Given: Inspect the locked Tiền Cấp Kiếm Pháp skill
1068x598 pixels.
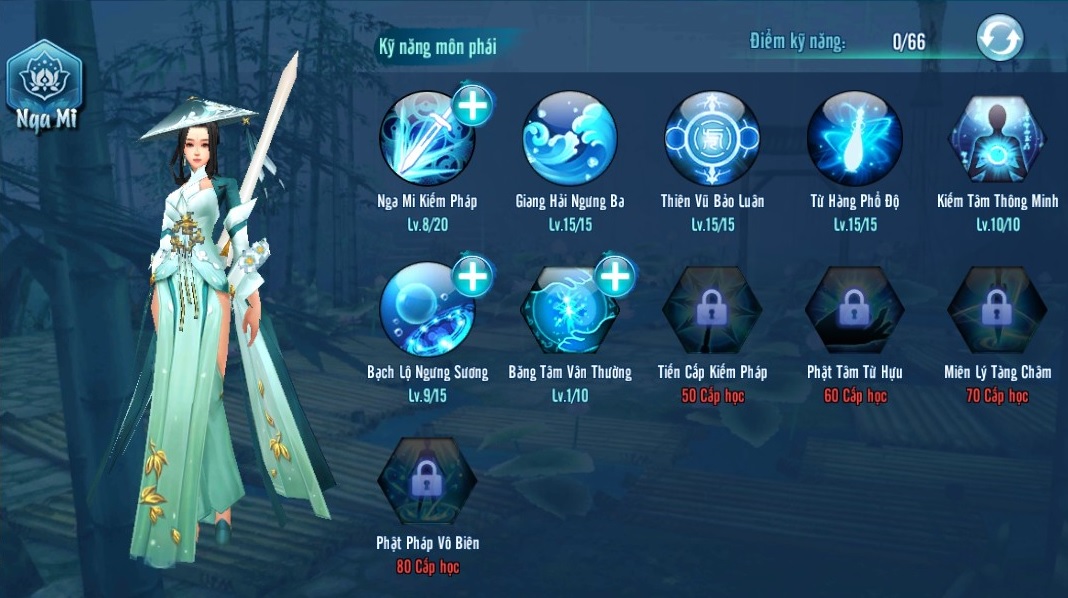Looking at the screenshot, I should (x=712, y=310).
